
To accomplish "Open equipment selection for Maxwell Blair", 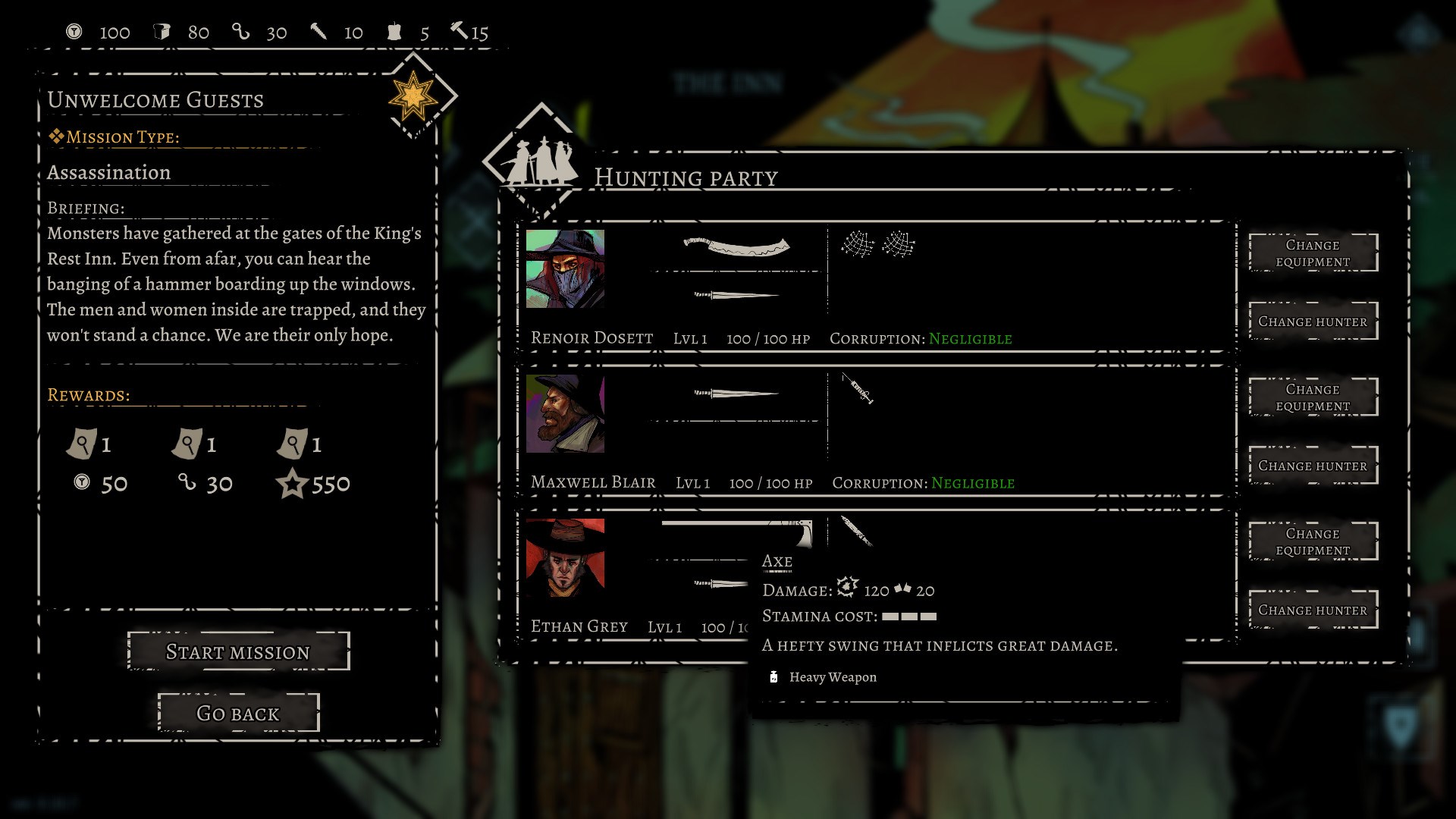I will [1313, 397].
